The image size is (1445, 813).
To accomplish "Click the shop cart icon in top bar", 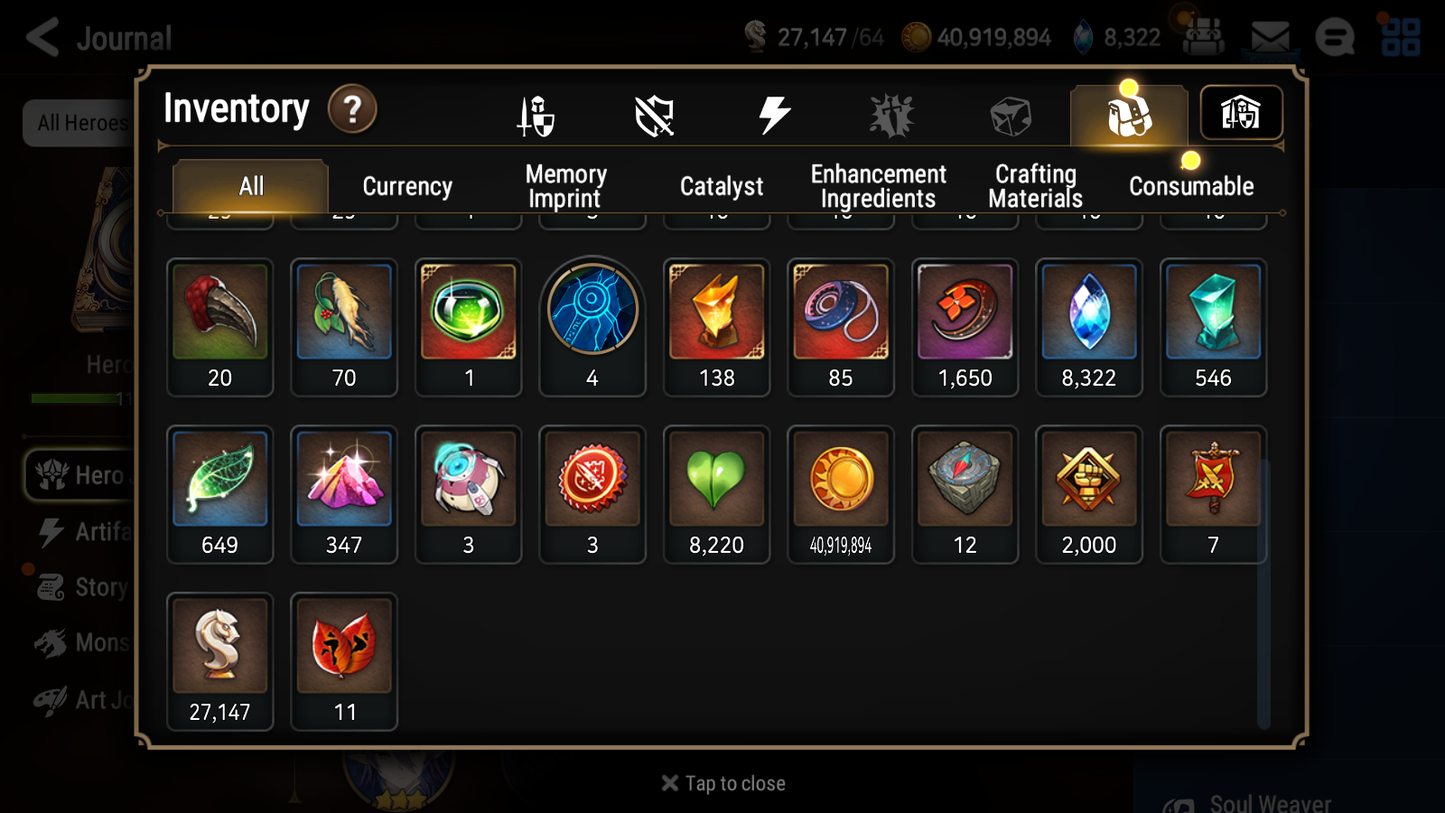I will pos(1203,37).
